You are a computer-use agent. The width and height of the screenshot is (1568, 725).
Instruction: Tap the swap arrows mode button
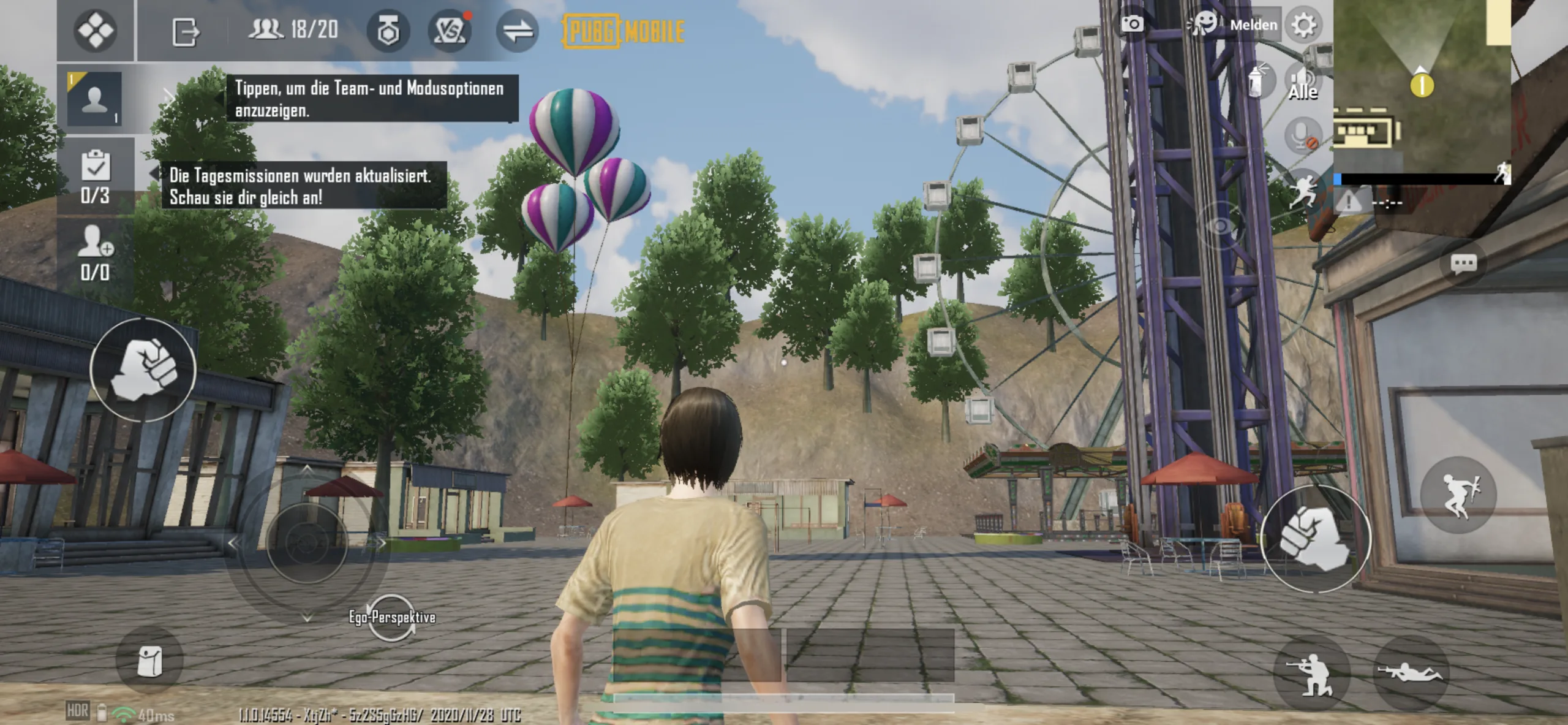click(517, 31)
